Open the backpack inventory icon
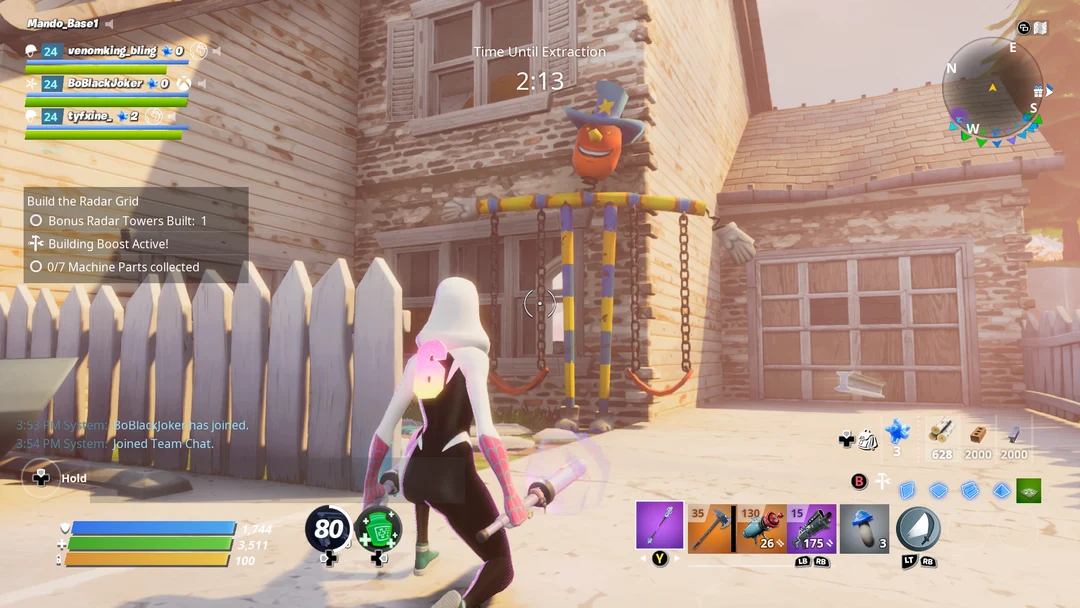1080x608 pixels. pos(867,438)
